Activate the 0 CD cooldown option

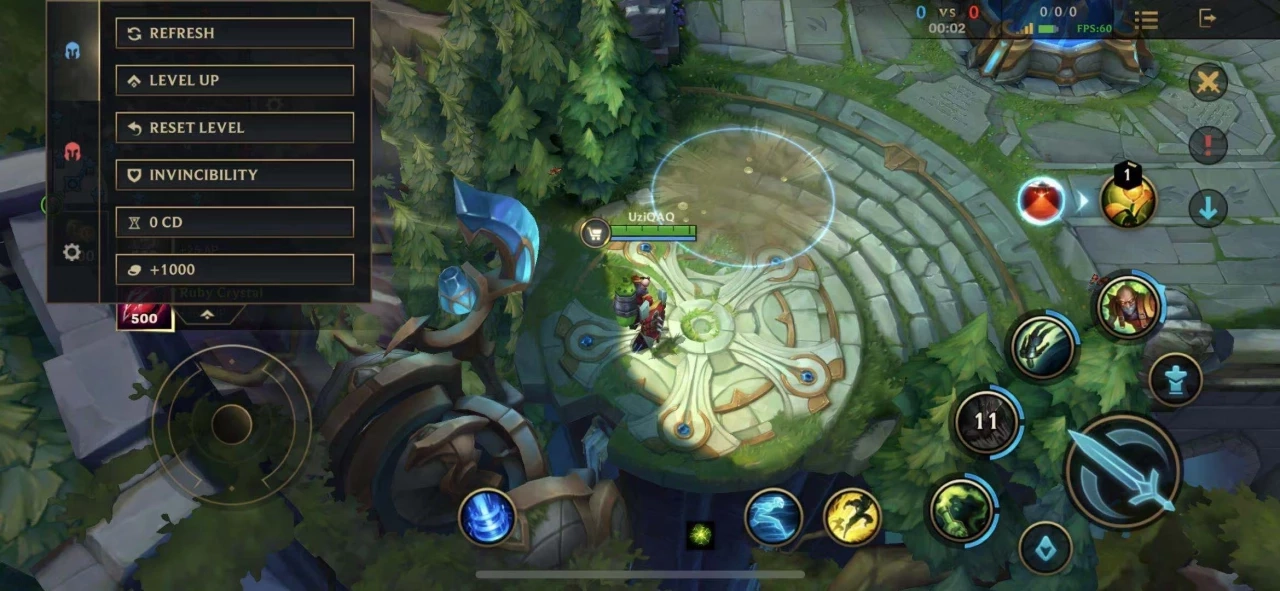click(234, 222)
